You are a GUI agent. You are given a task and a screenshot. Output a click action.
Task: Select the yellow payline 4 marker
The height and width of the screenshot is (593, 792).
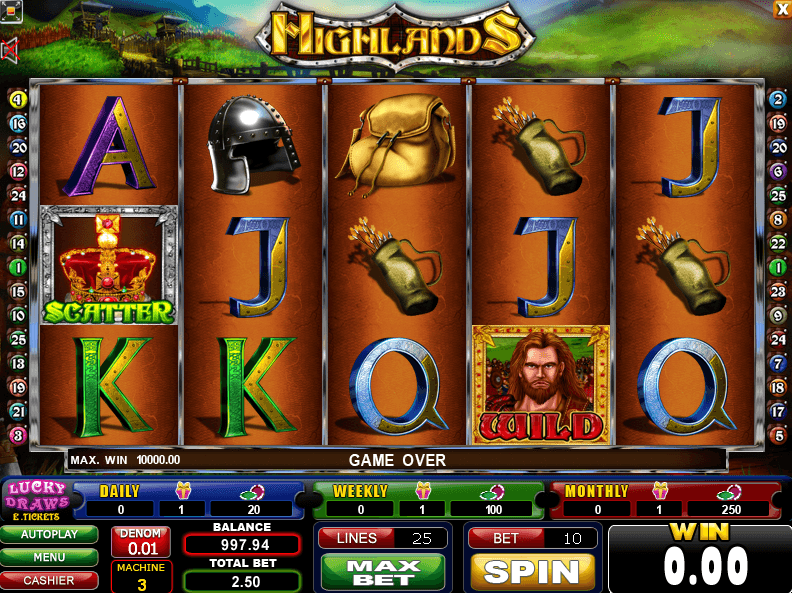coord(17,99)
